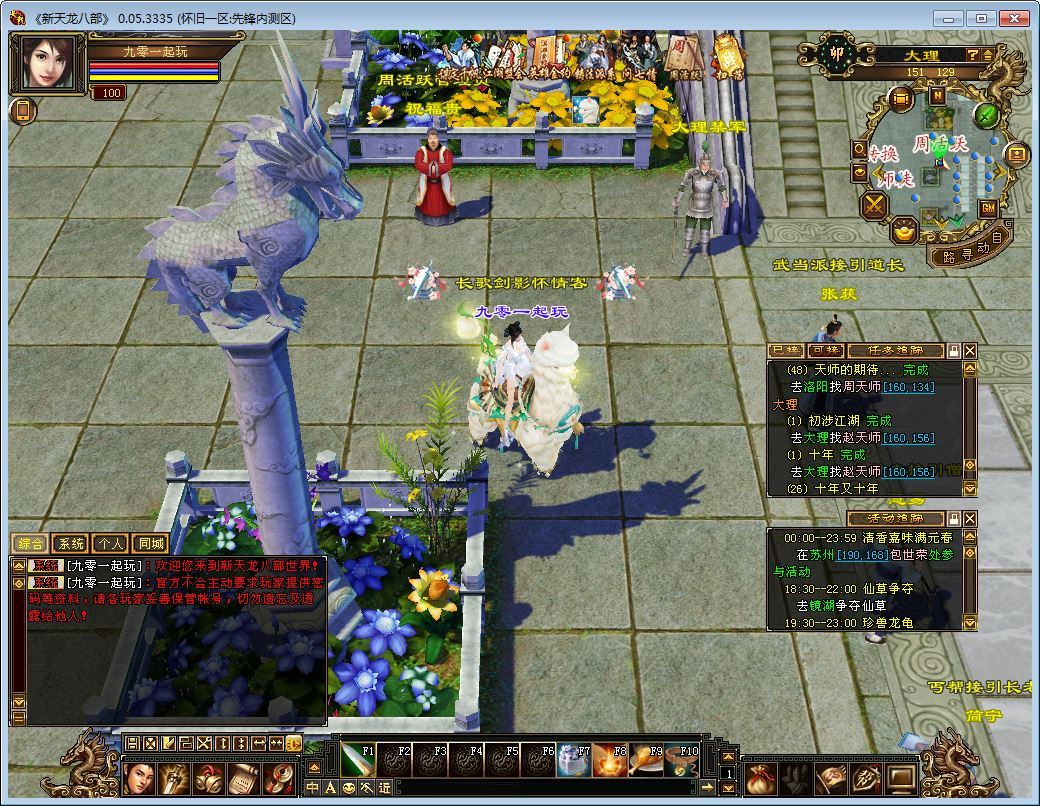The width and height of the screenshot is (1040, 806).
Task: Close the 任务追踪 quest tracker panel
Action: point(969,351)
